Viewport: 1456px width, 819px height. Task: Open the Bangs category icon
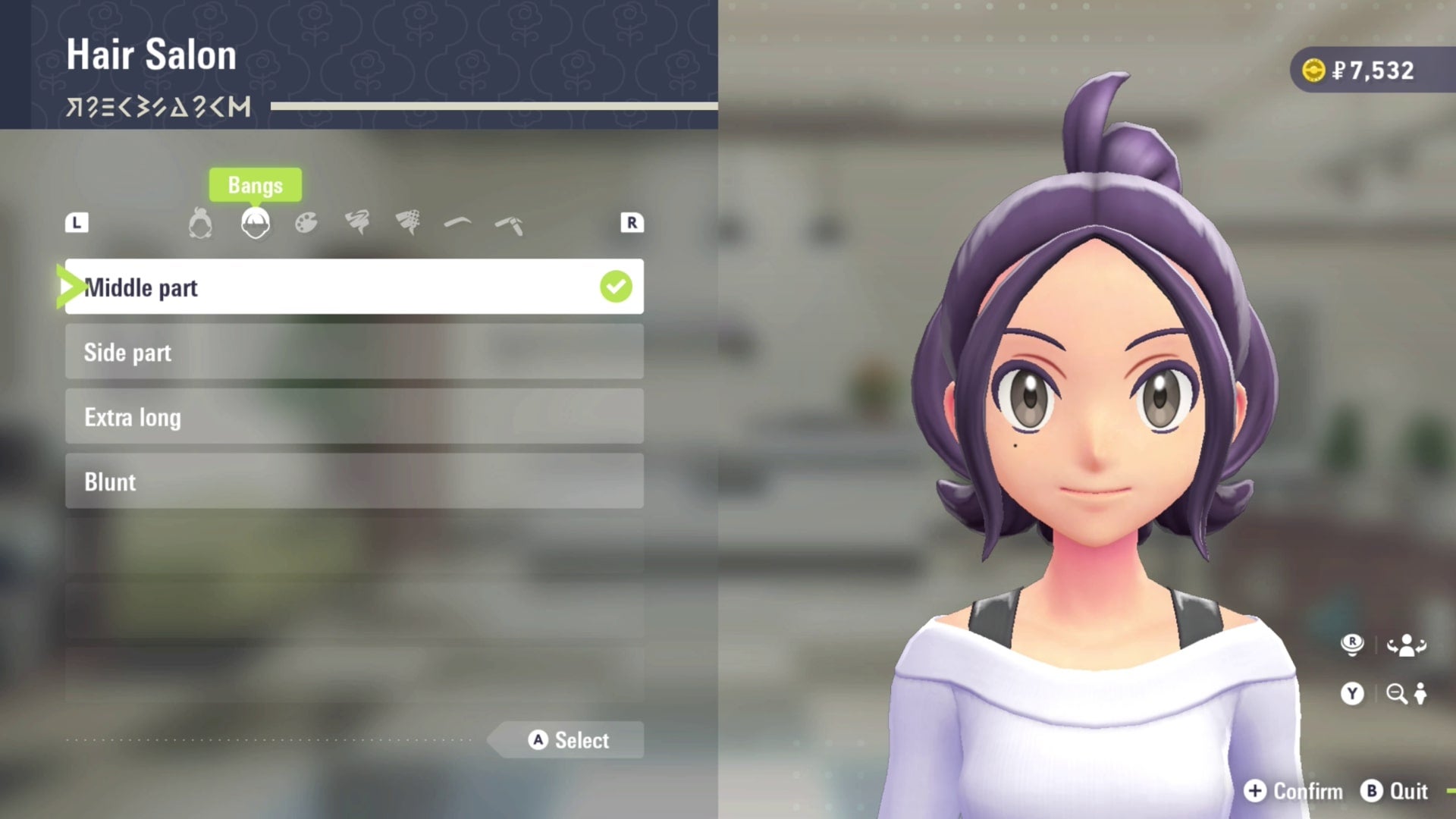(255, 222)
